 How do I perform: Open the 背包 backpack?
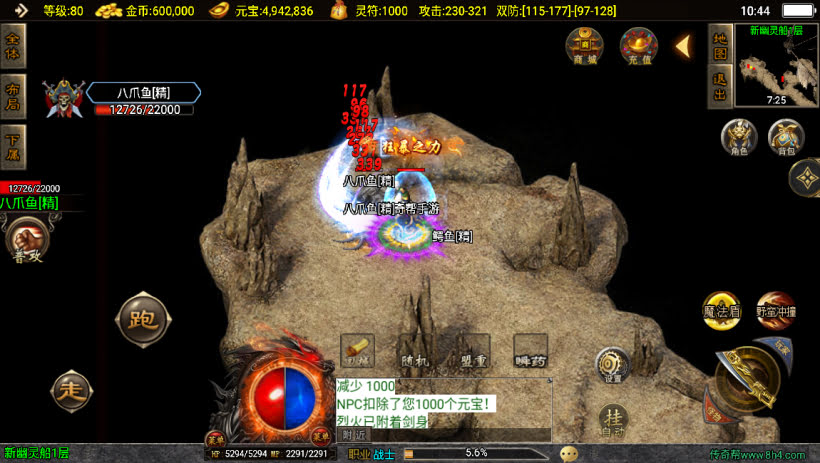[x=785, y=138]
